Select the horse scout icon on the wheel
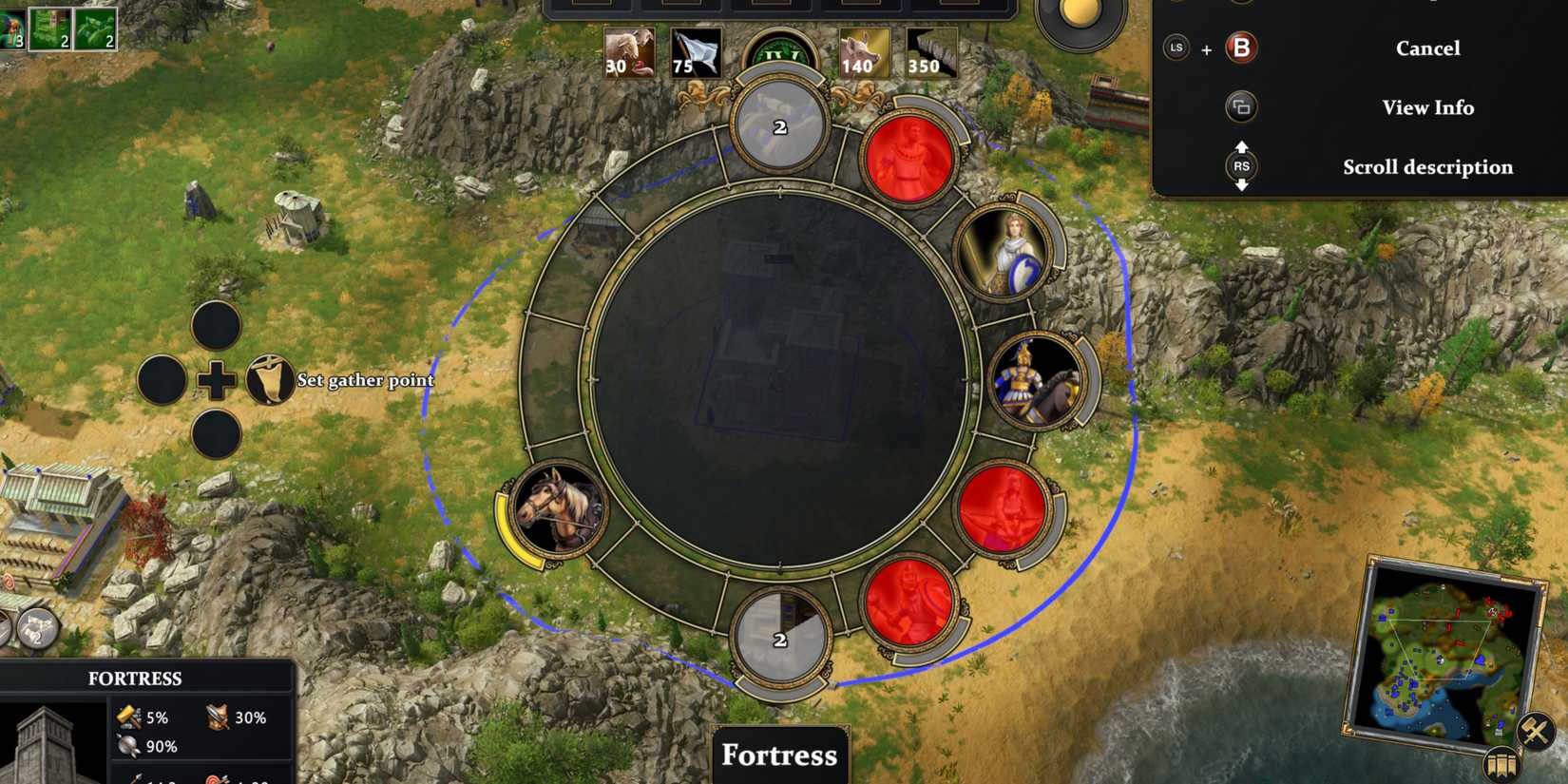Viewport: 1568px width, 784px height. tap(561, 511)
